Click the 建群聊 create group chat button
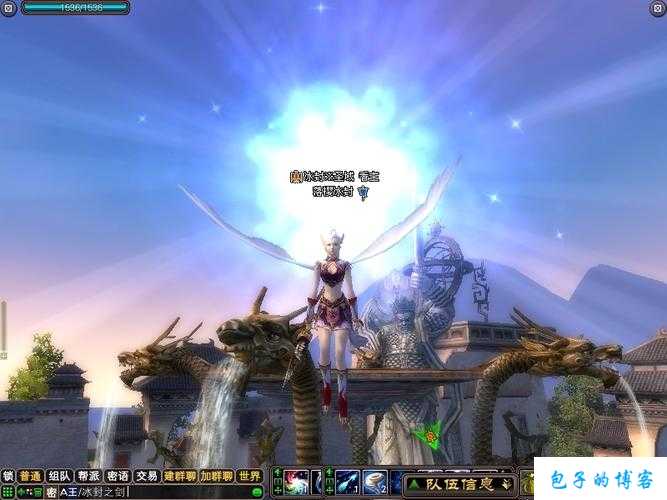 point(180,476)
